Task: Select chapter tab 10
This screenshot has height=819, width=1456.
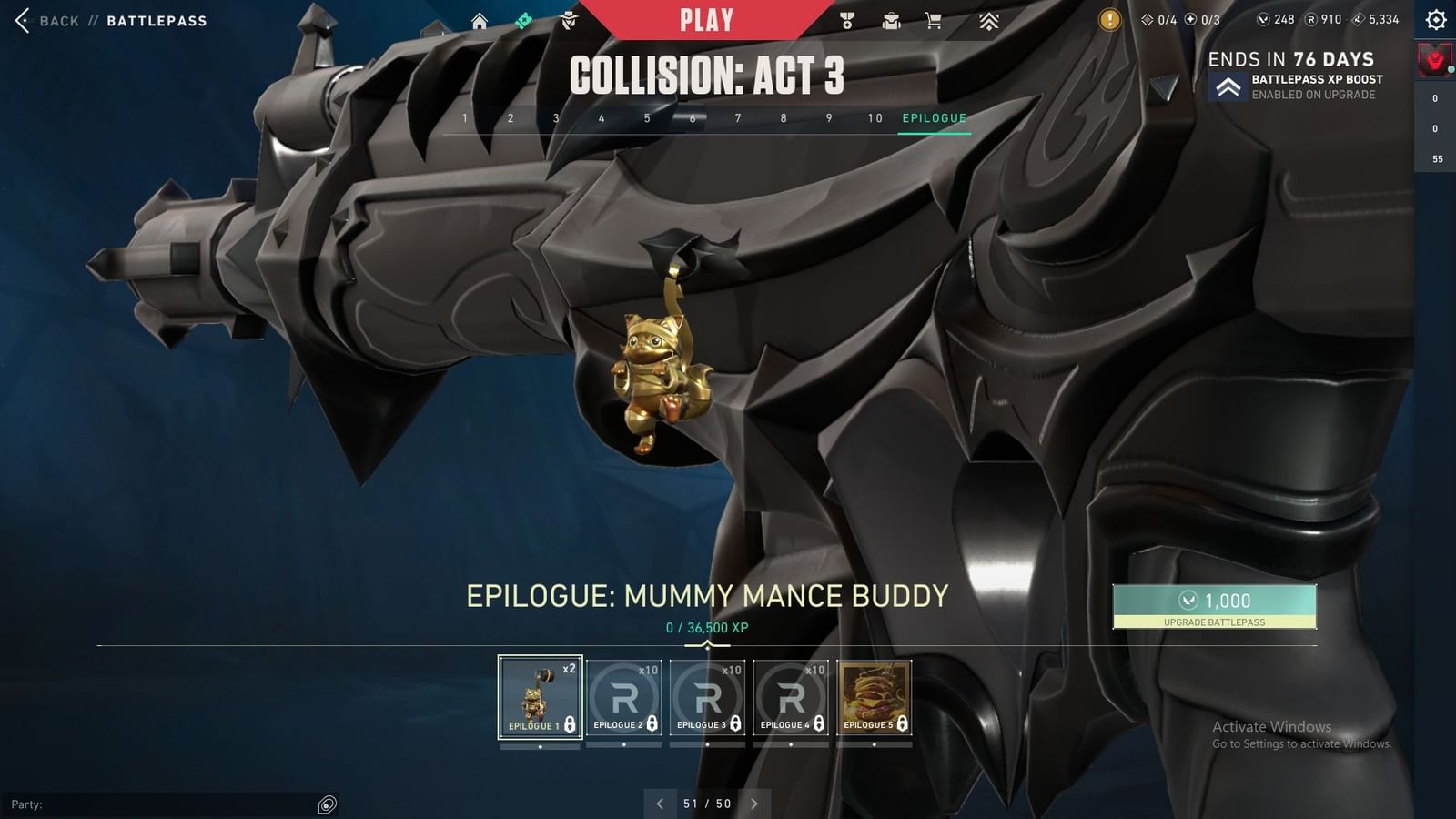Action: pyautogui.click(x=875, y=117)
